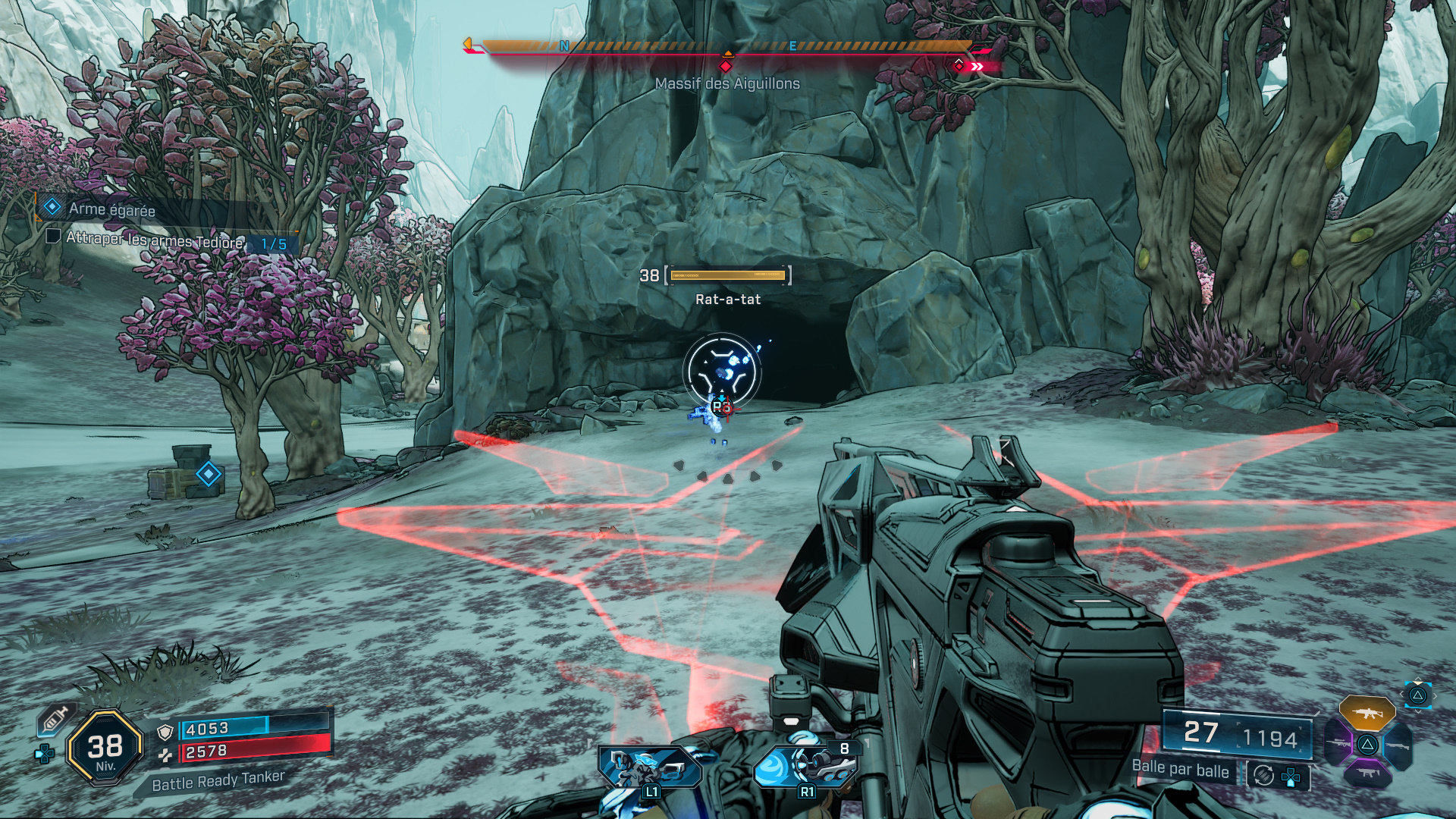Tick the Attraper les armes Tediore objective checkbox

point(53,237)
